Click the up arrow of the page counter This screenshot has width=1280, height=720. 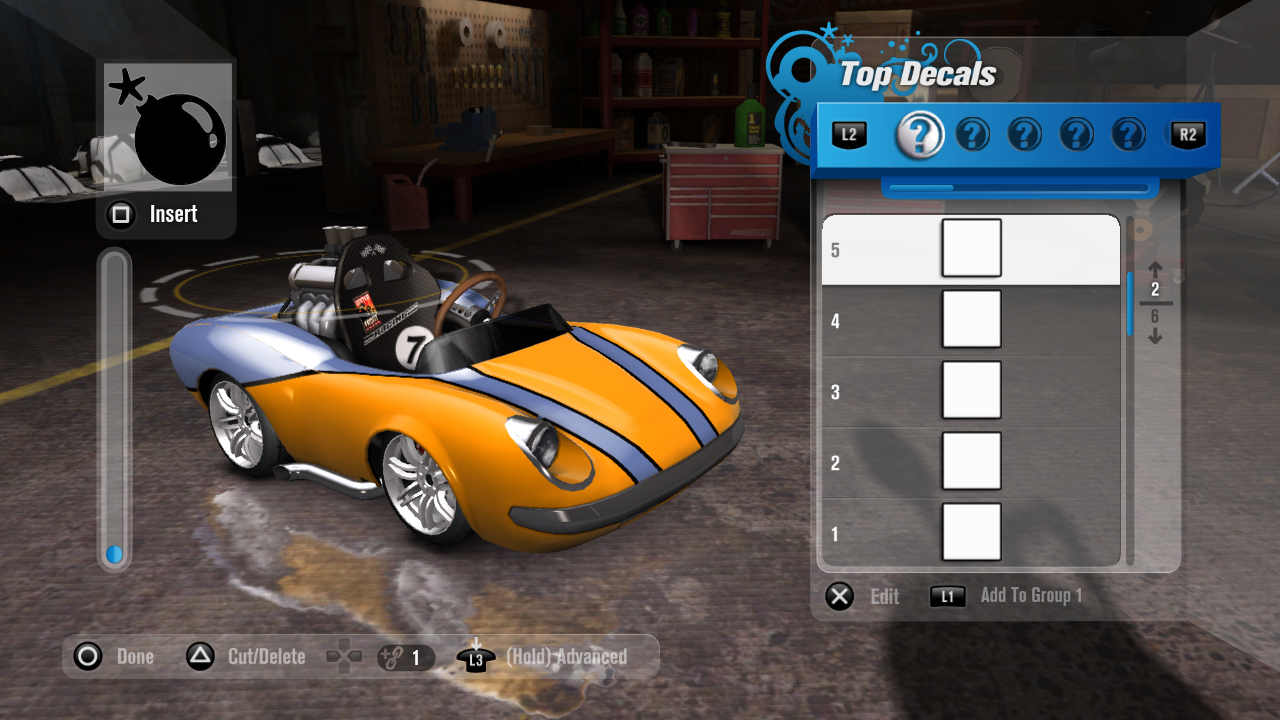1155,269
